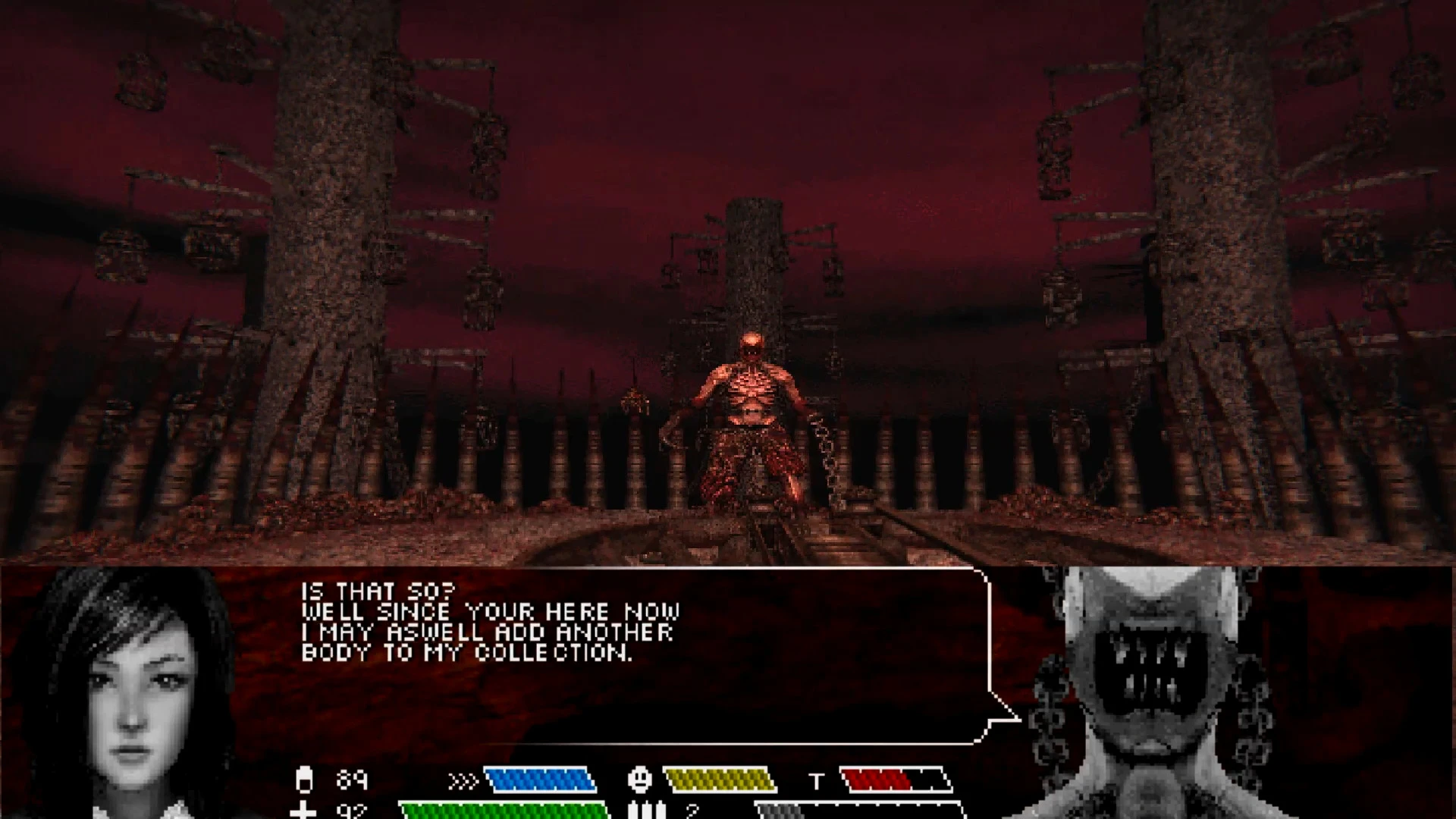Click the triple-arrow stamina icon

tap(464, 780)
